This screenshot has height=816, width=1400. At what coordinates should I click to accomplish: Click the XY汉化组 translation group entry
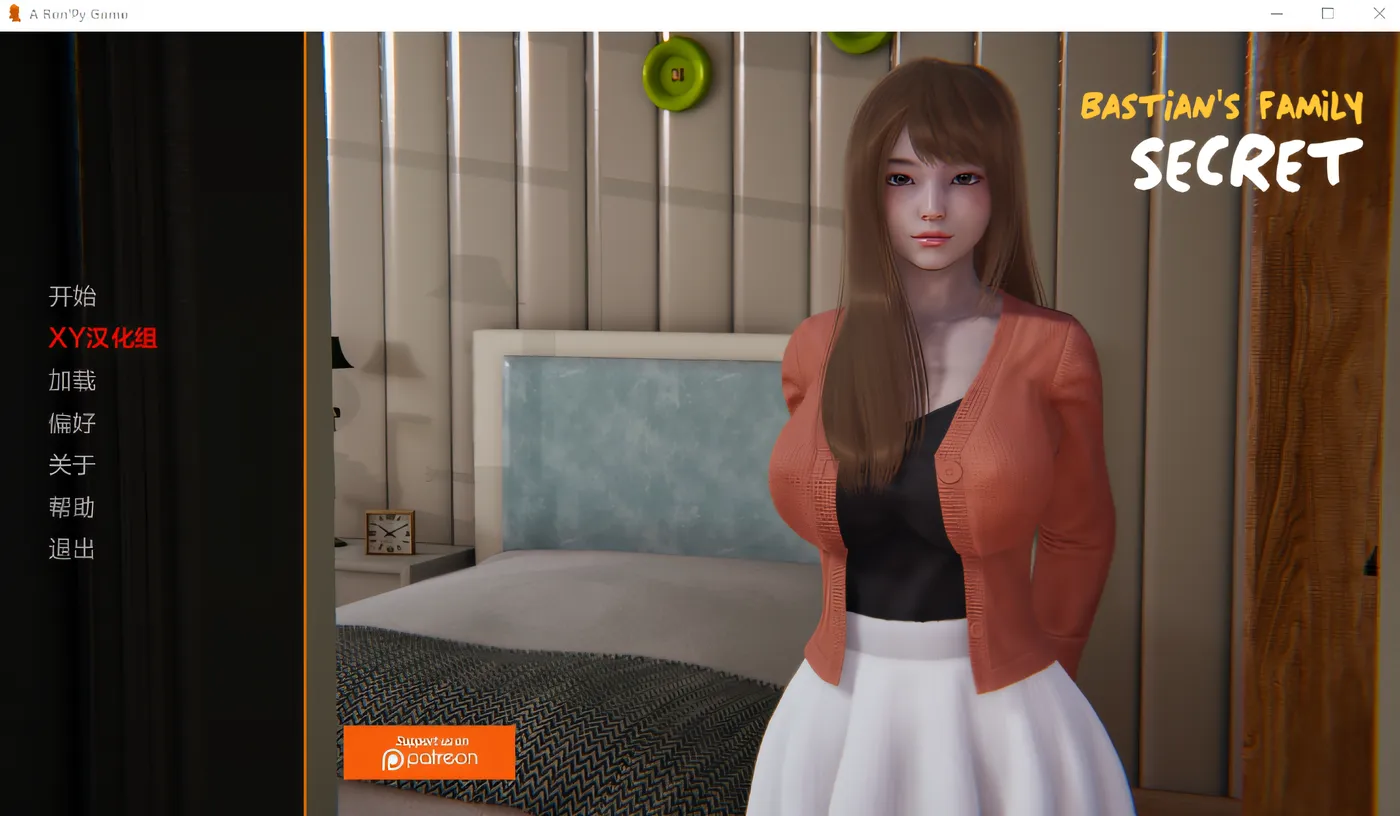[102, 339]
